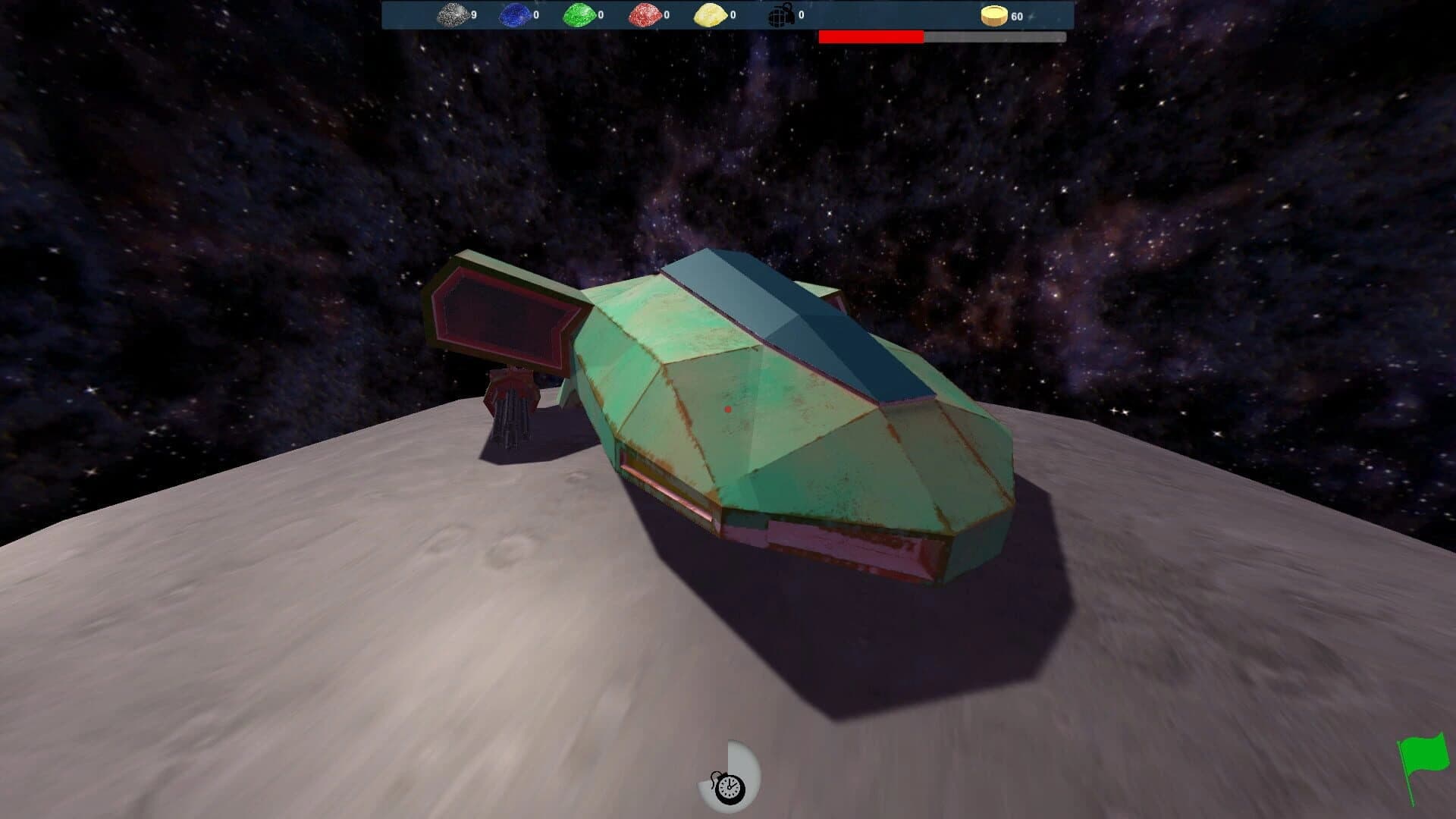Click the red gem icon on the resource bar

[643, 14]
